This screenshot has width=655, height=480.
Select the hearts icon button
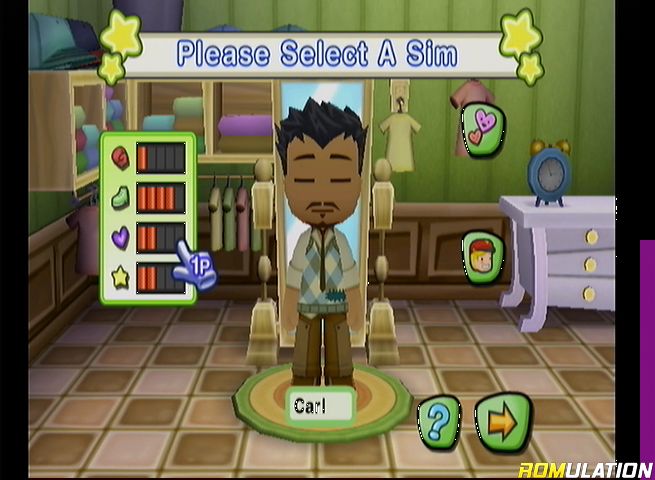coord(483,128)
